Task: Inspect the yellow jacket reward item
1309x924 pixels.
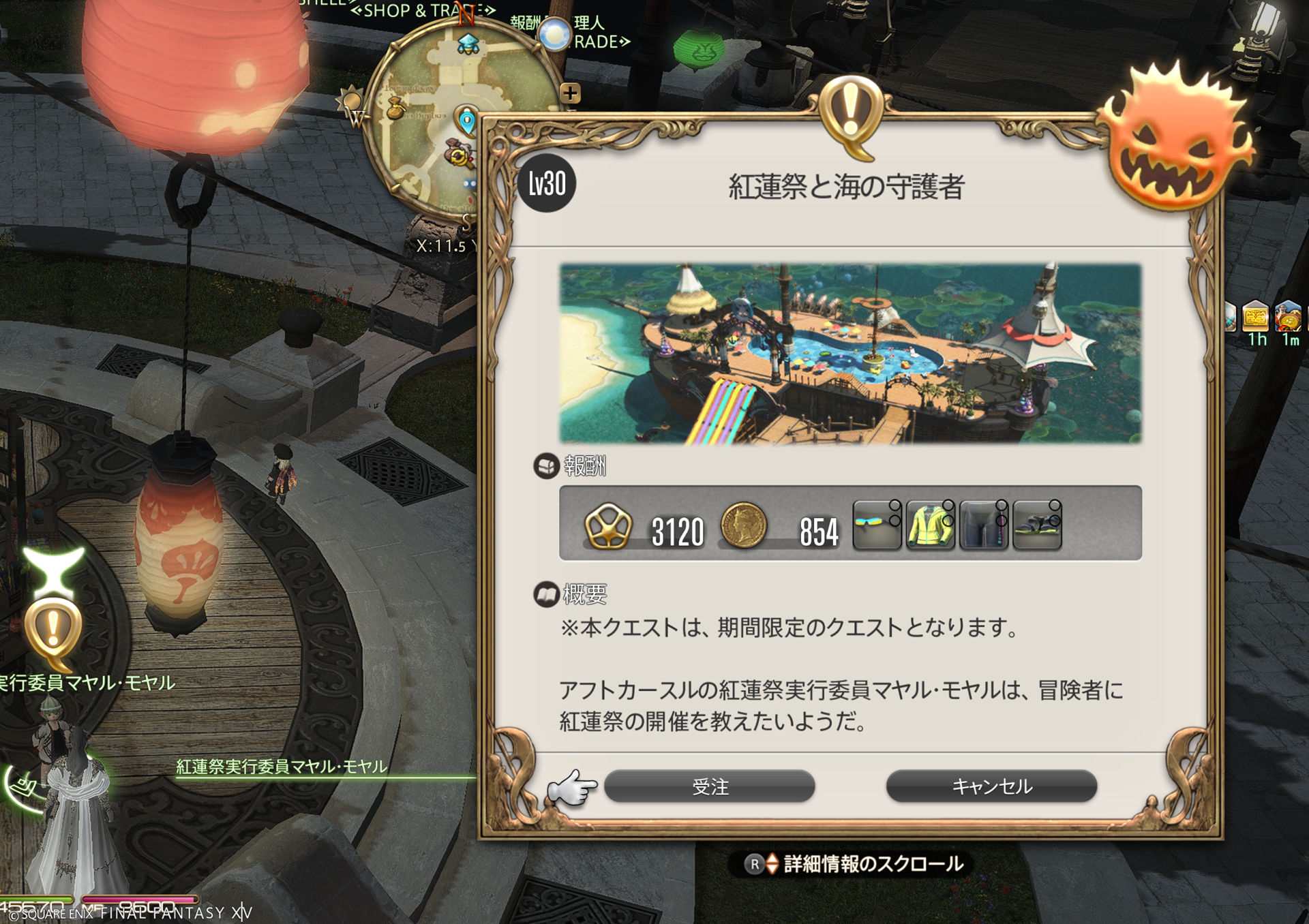Action: tap(930, 524)
